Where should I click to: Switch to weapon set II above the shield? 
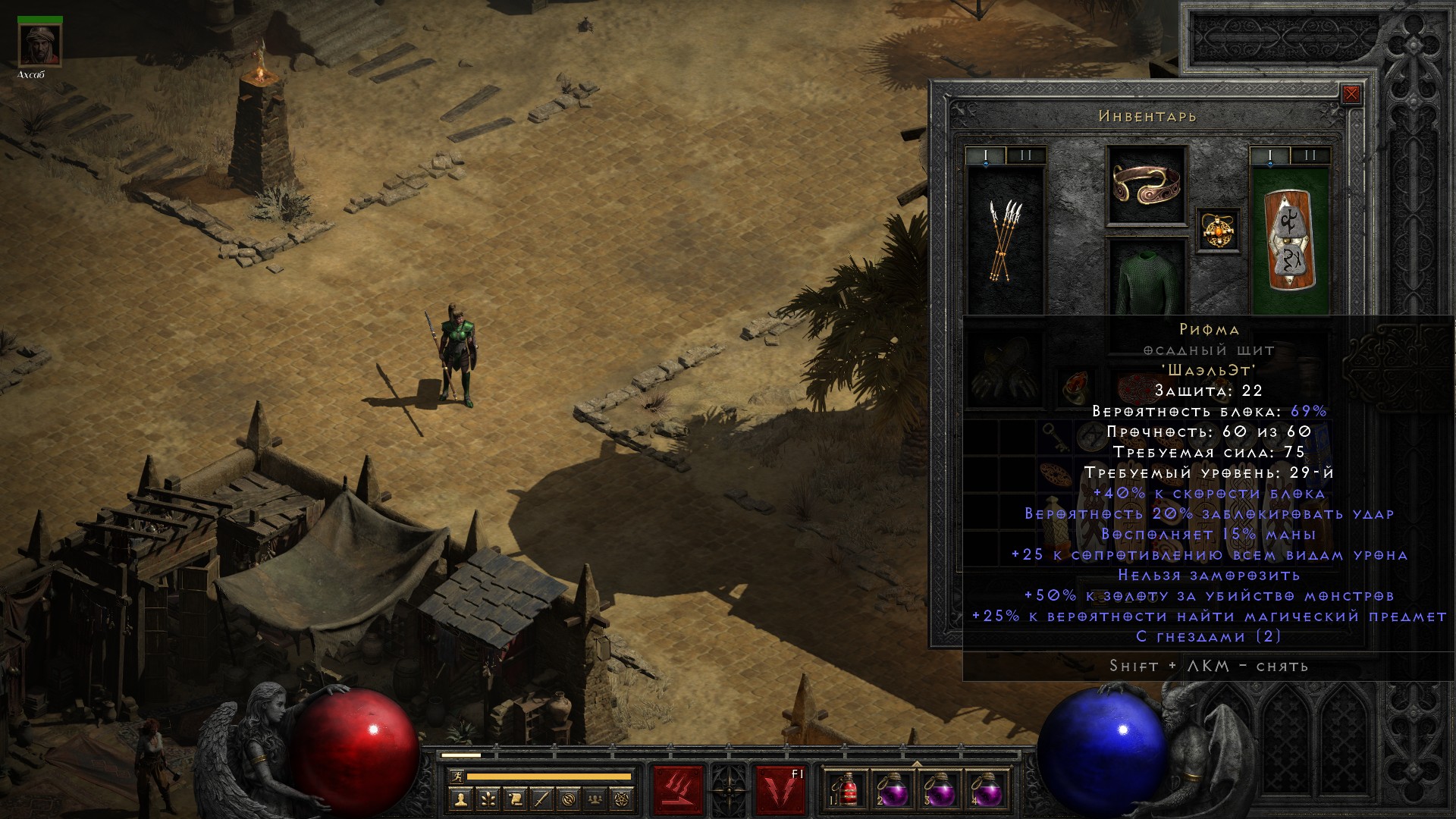pyautogui.click(x=1310, y=156)
